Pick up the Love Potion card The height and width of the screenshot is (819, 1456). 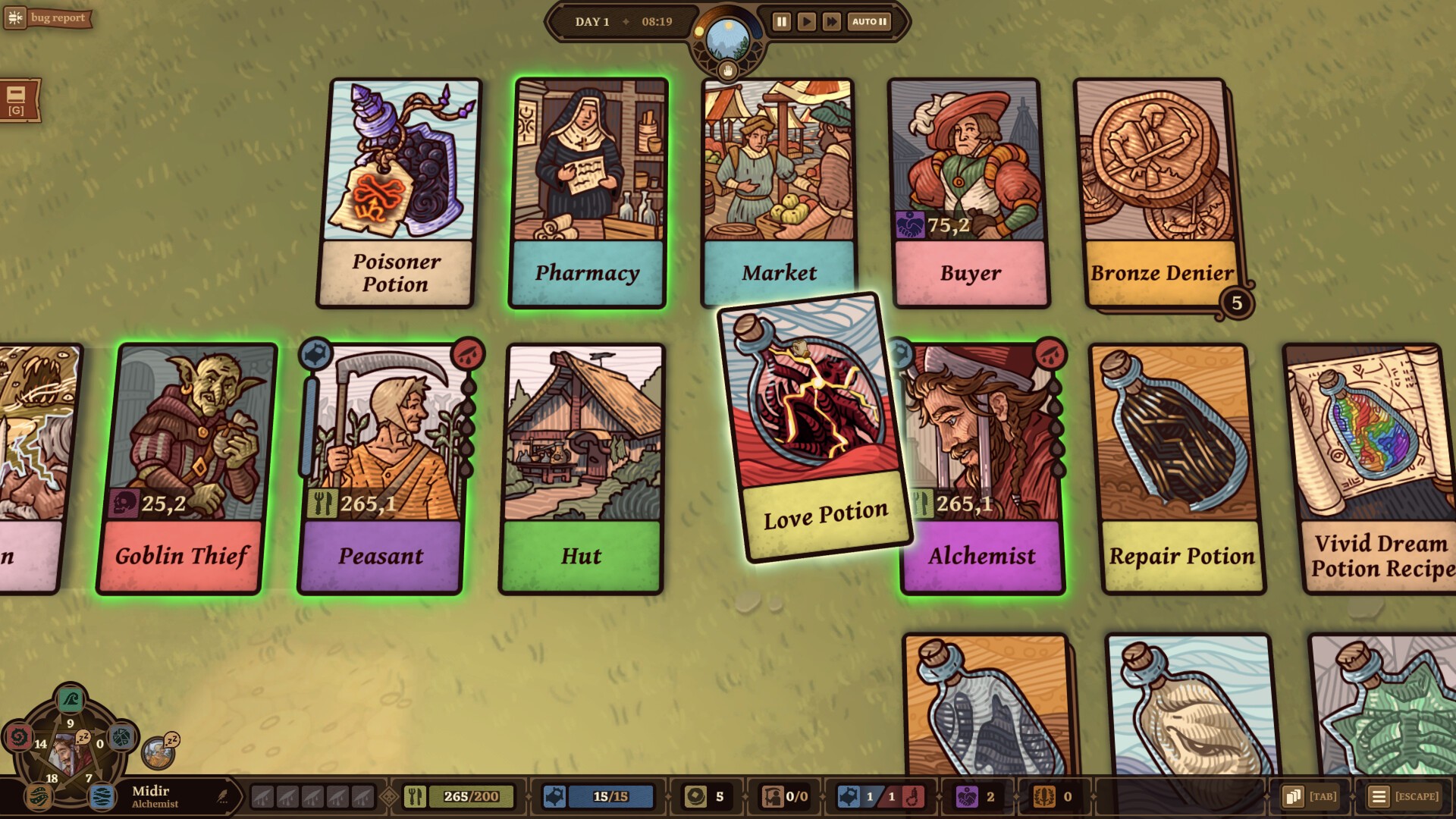813,426
